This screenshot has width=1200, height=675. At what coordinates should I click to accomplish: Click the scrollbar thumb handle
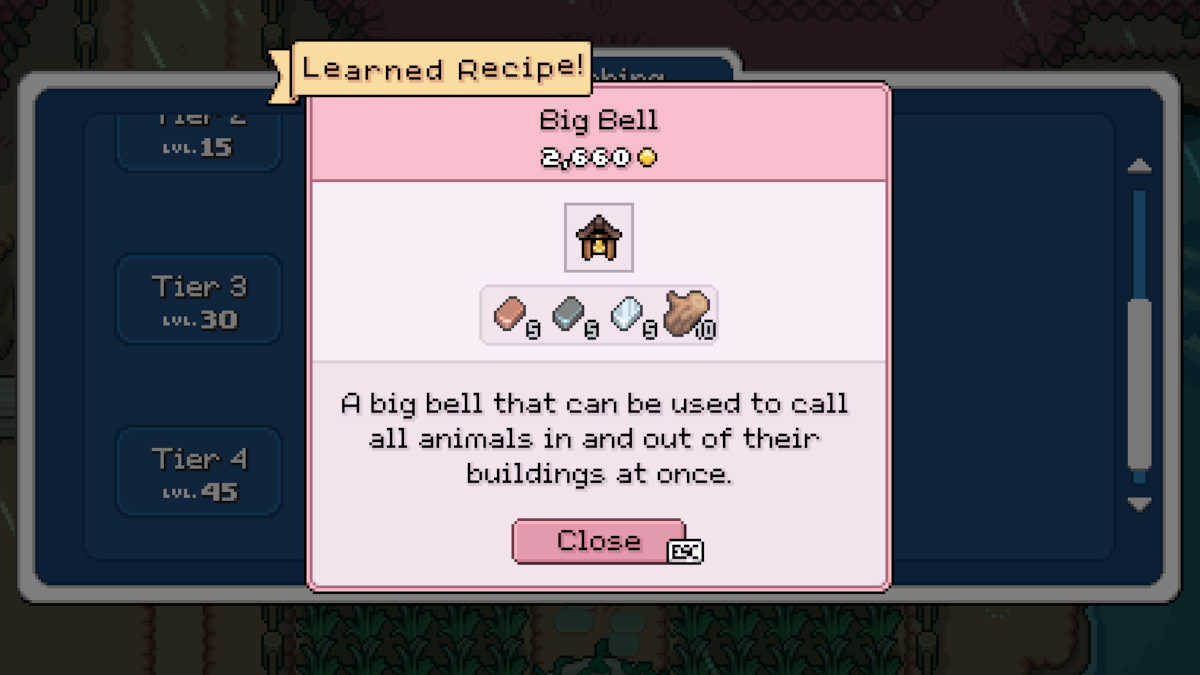click(x=1139, y=384)
